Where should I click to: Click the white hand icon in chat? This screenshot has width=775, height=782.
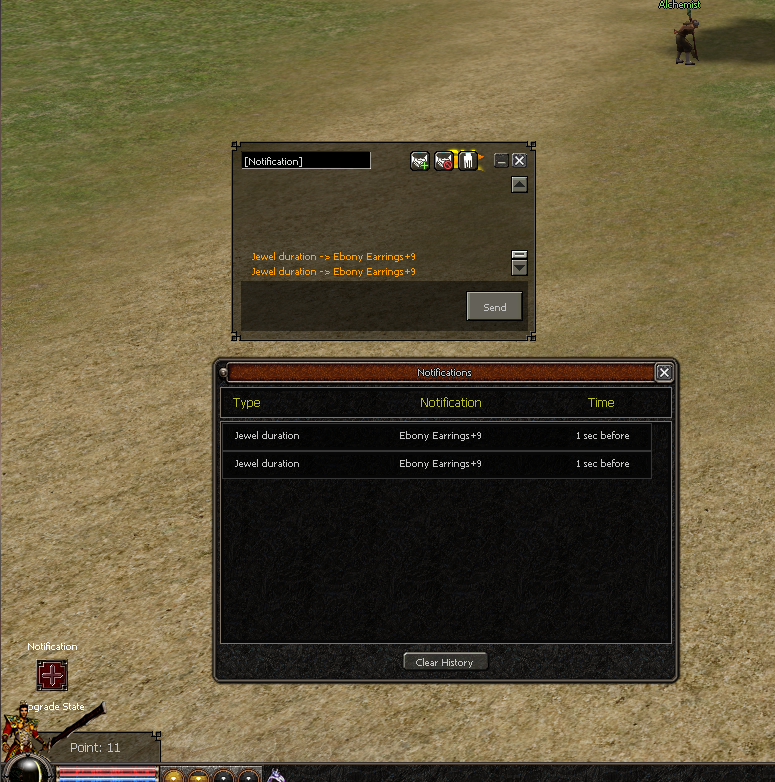click(x=467, y=160)
